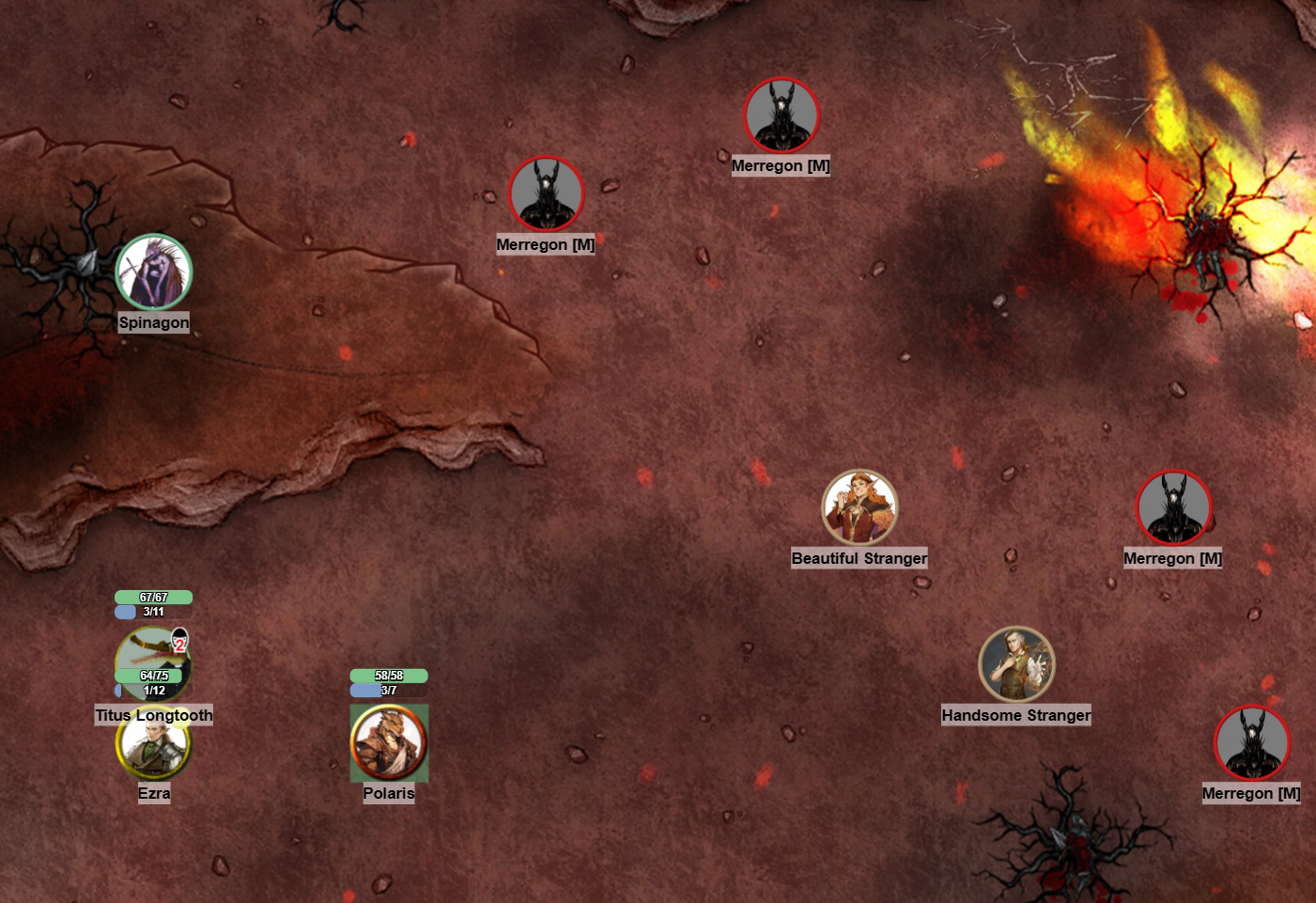Select the Merregon [M] token at bottom right
This screenshot has height=903, width=1316.
(1250, 743)
